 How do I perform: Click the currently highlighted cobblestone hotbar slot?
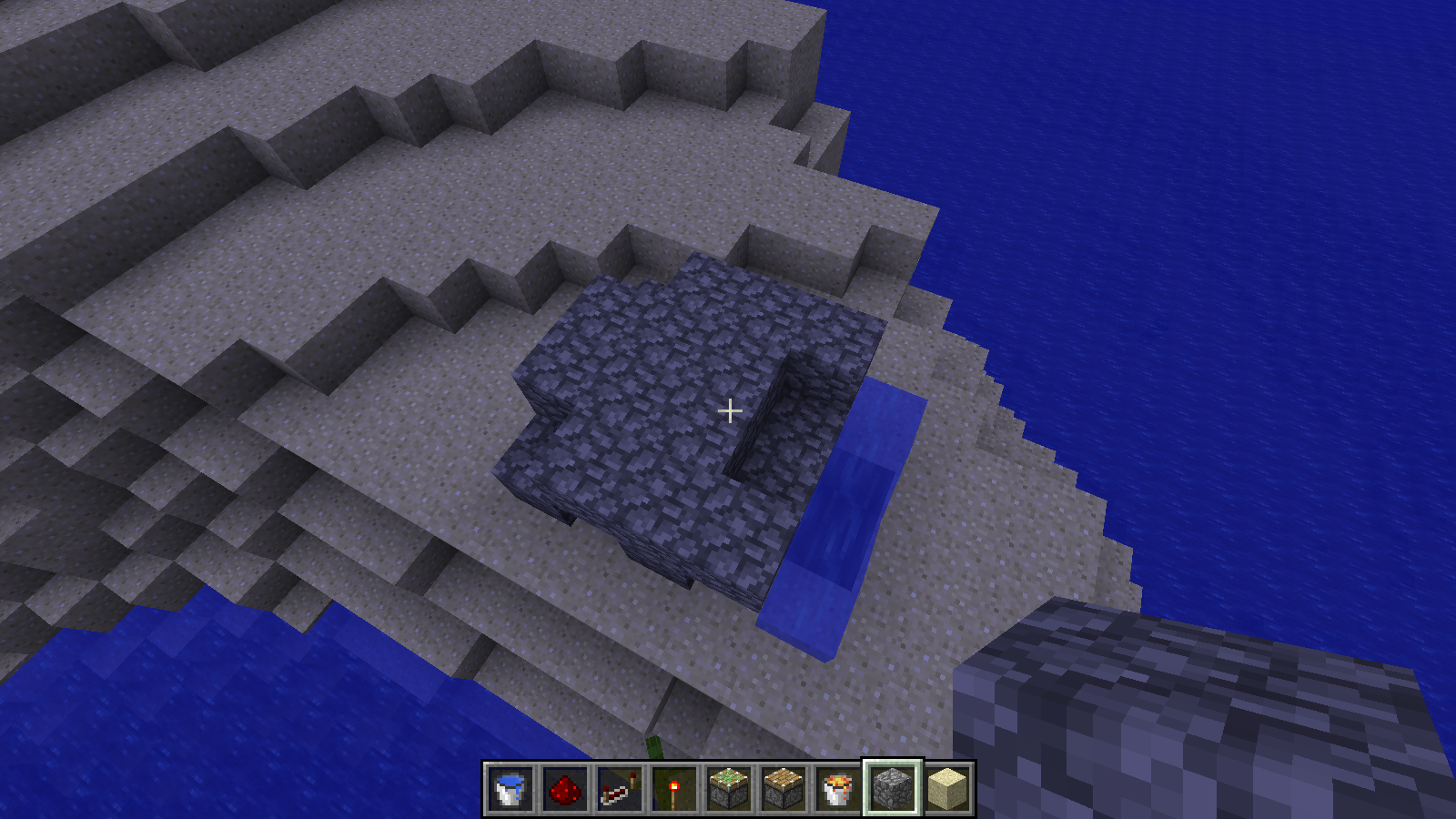point(891,788)
